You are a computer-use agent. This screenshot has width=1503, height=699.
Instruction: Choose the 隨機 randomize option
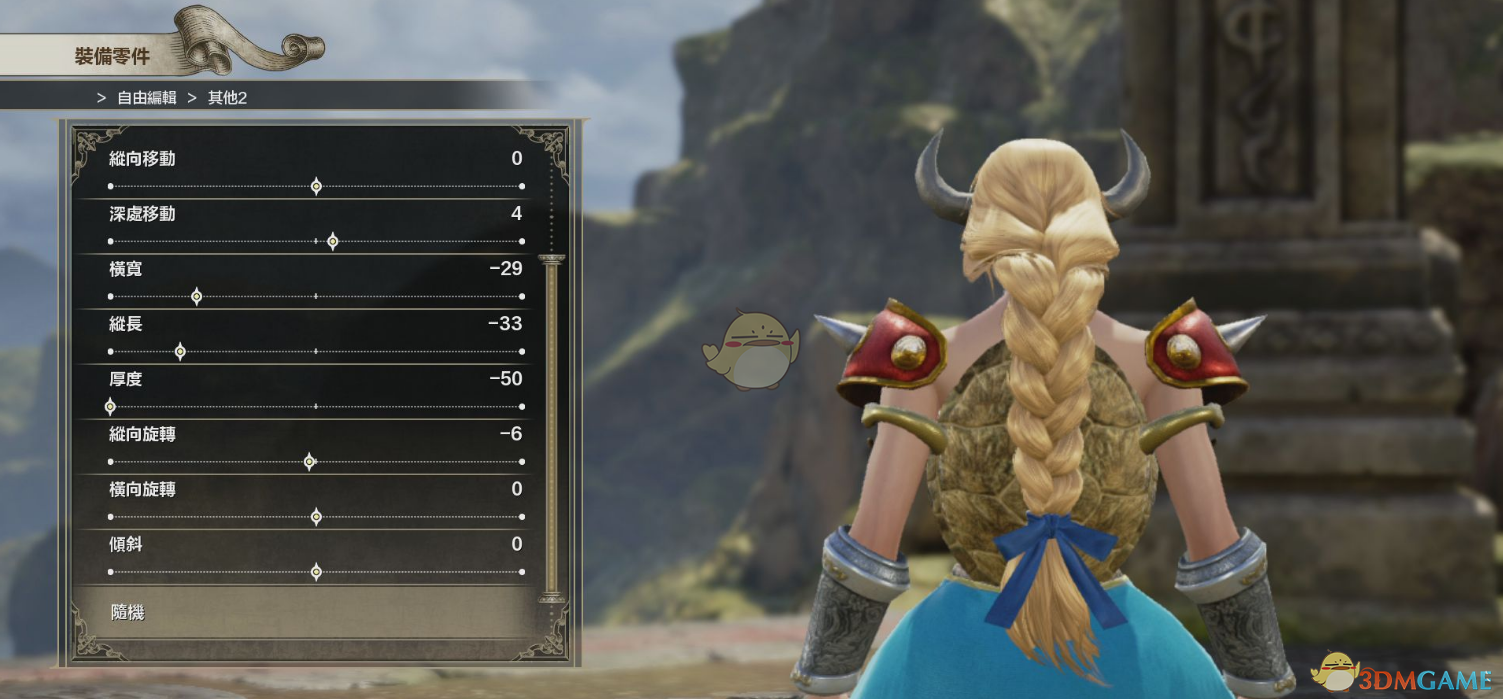(x=128, y=612)
